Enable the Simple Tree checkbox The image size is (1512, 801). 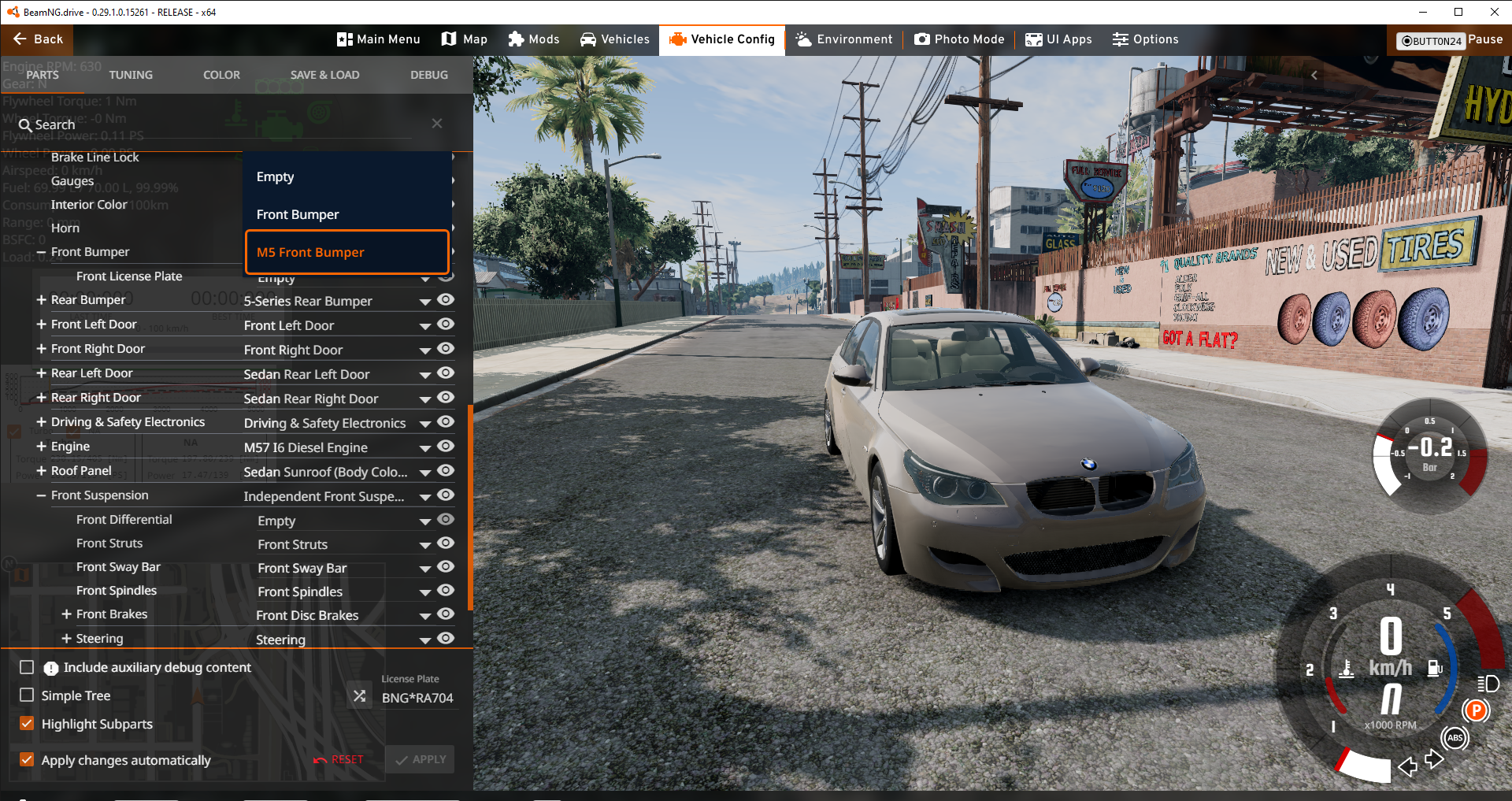pyautogui.click(x=27, y=695)
